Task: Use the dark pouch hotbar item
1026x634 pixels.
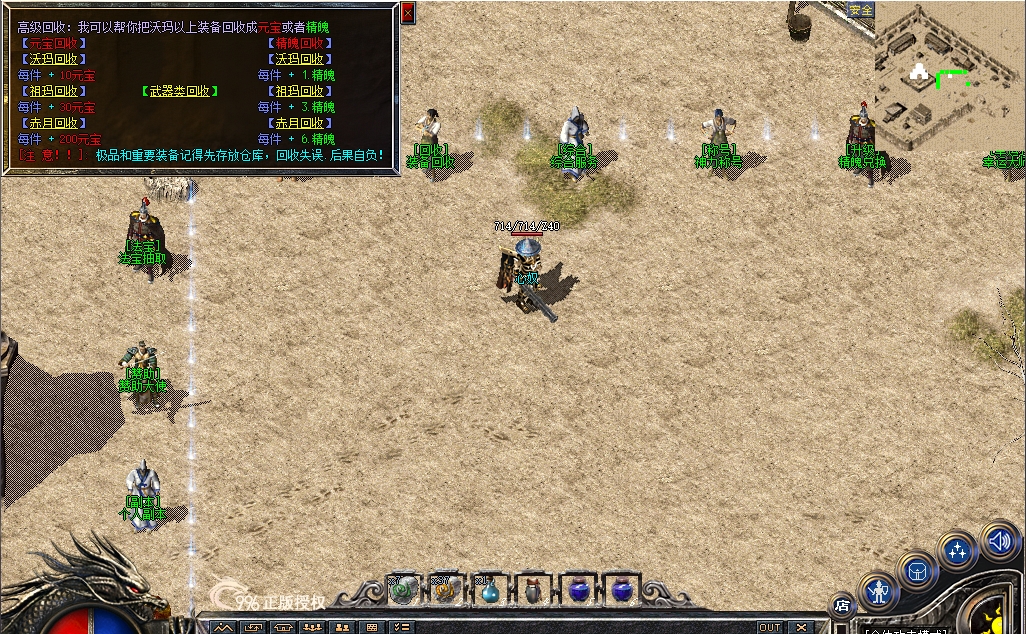Action: point(532,591)
